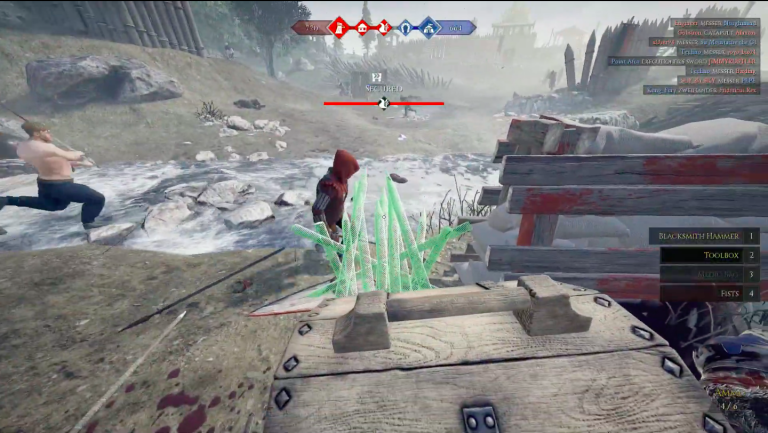Click the red house objective icon
The height and width of the screenshot is (433, 768).
362,27
